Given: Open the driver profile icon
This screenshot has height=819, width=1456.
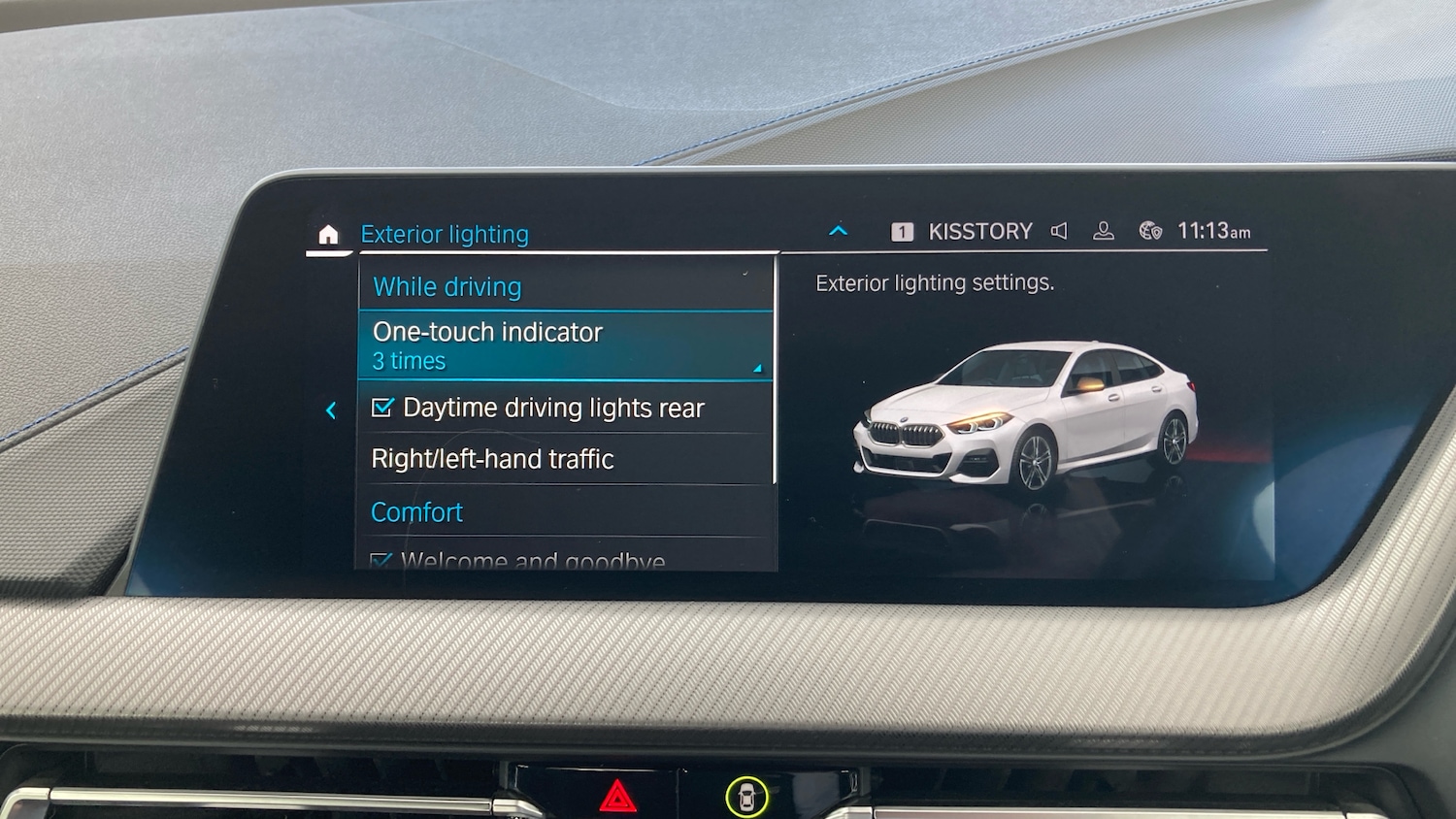Looking at the screenshot, I should 1104,230.
